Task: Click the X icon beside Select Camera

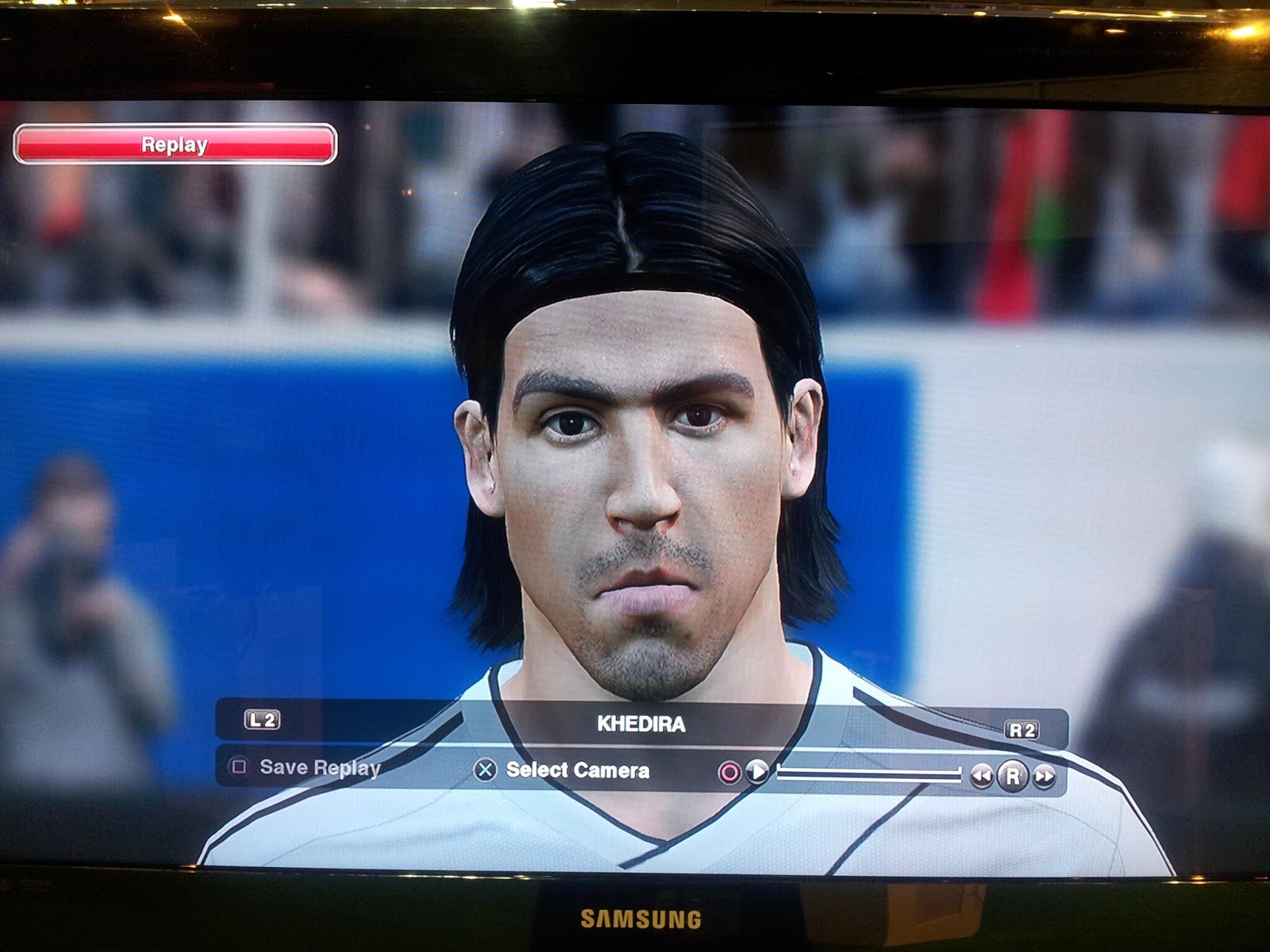Action: click(x=485, y=770)
